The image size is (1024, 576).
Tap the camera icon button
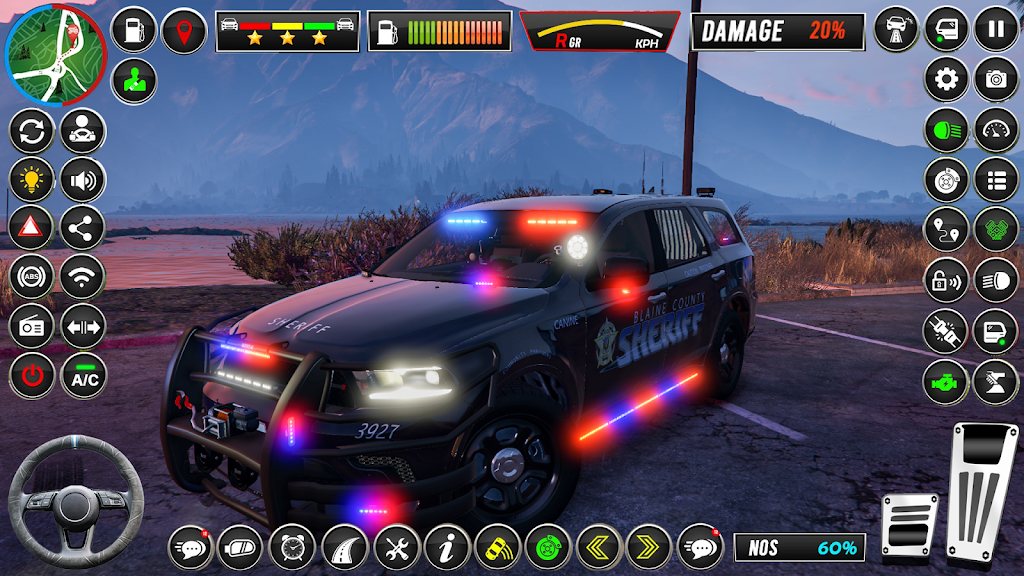click(996, 79)
